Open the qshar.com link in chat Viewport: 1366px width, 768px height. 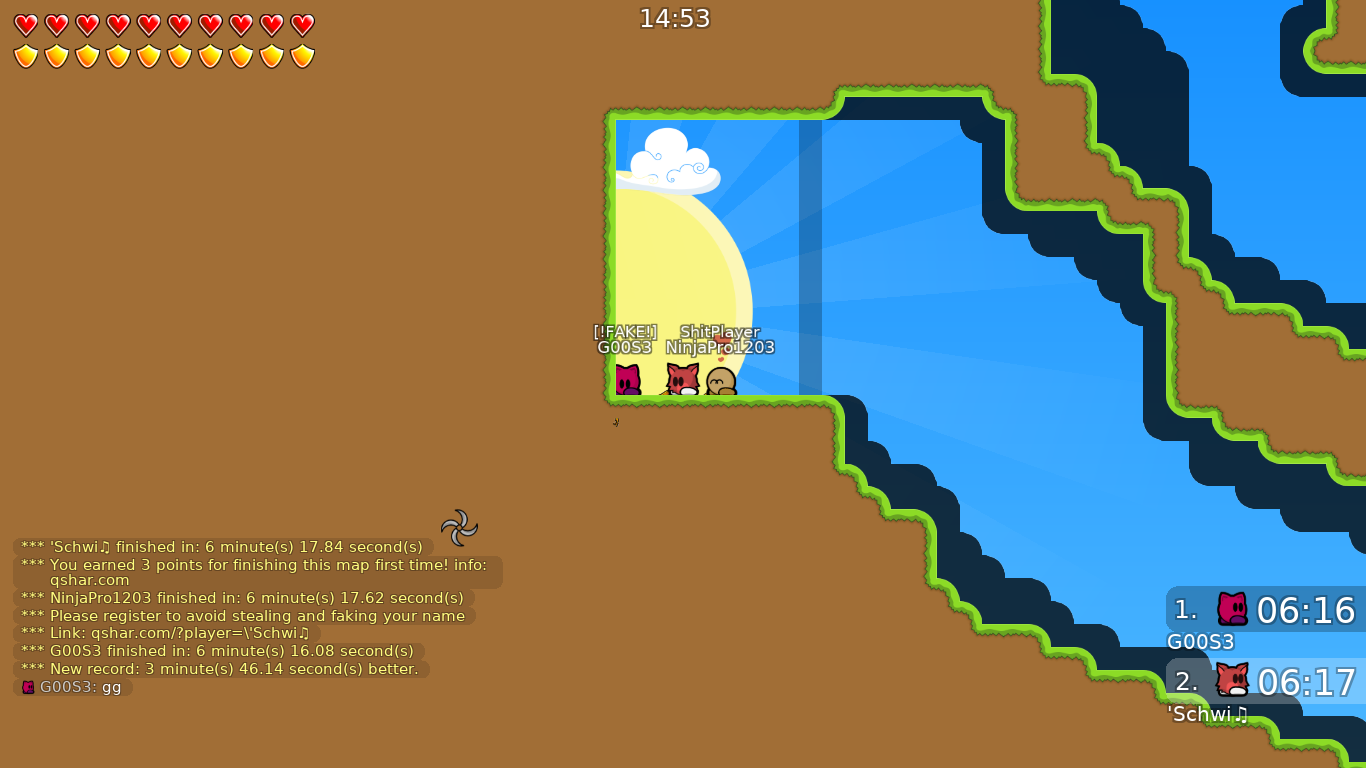point(91,580)
